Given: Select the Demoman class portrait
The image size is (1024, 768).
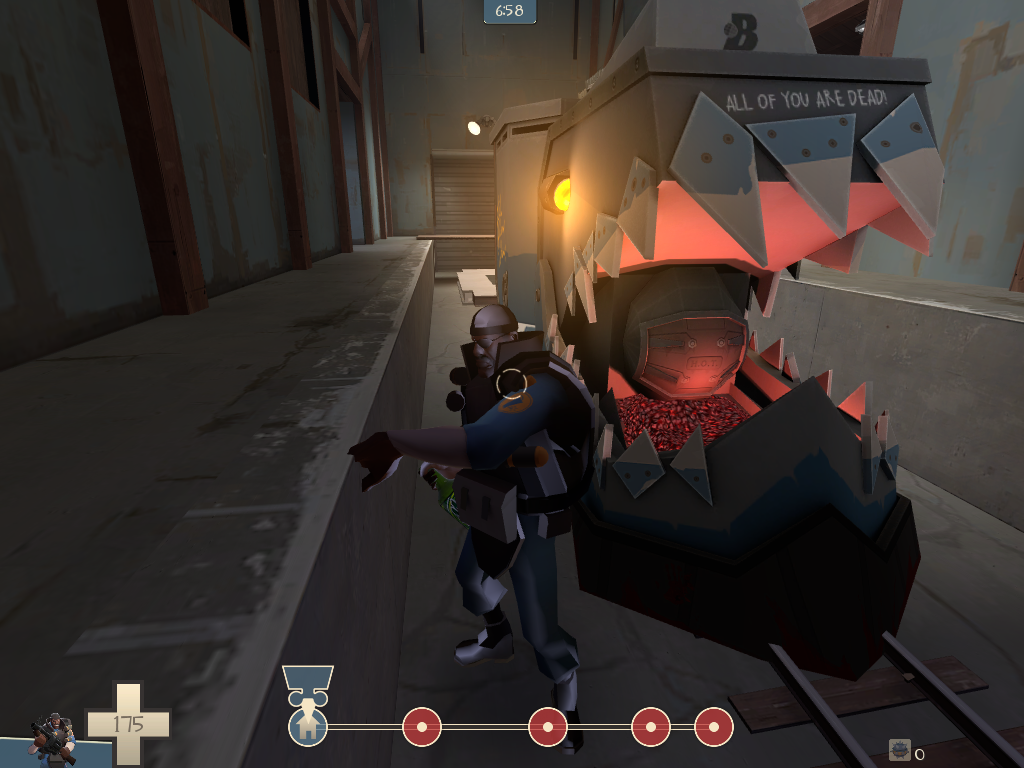Looking at the screenshot, I should pyautogui.click(x=52, y=738).
